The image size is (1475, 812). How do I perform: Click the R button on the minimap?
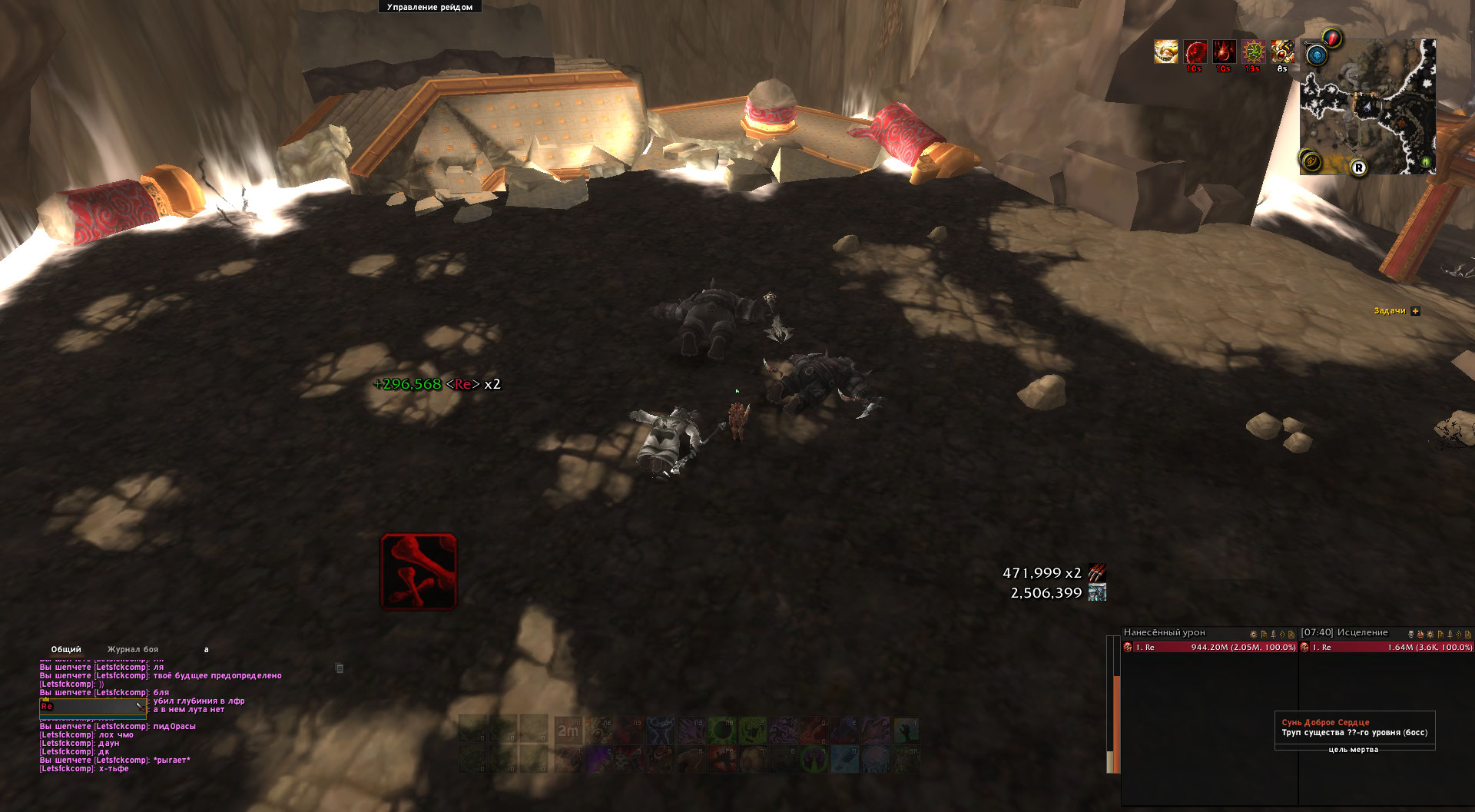[1359, 167]
